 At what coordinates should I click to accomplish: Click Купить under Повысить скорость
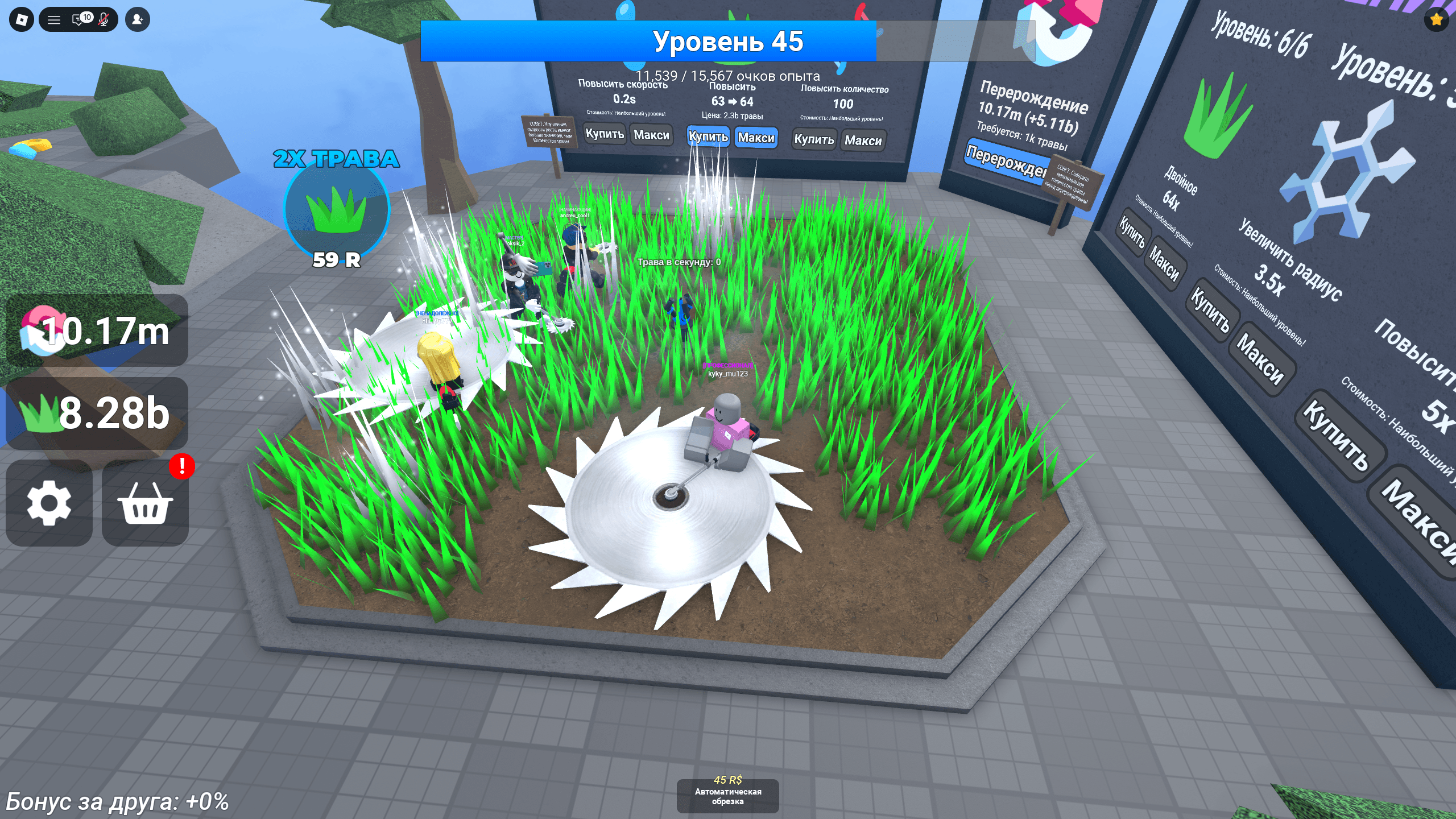(x=605, y=134)
